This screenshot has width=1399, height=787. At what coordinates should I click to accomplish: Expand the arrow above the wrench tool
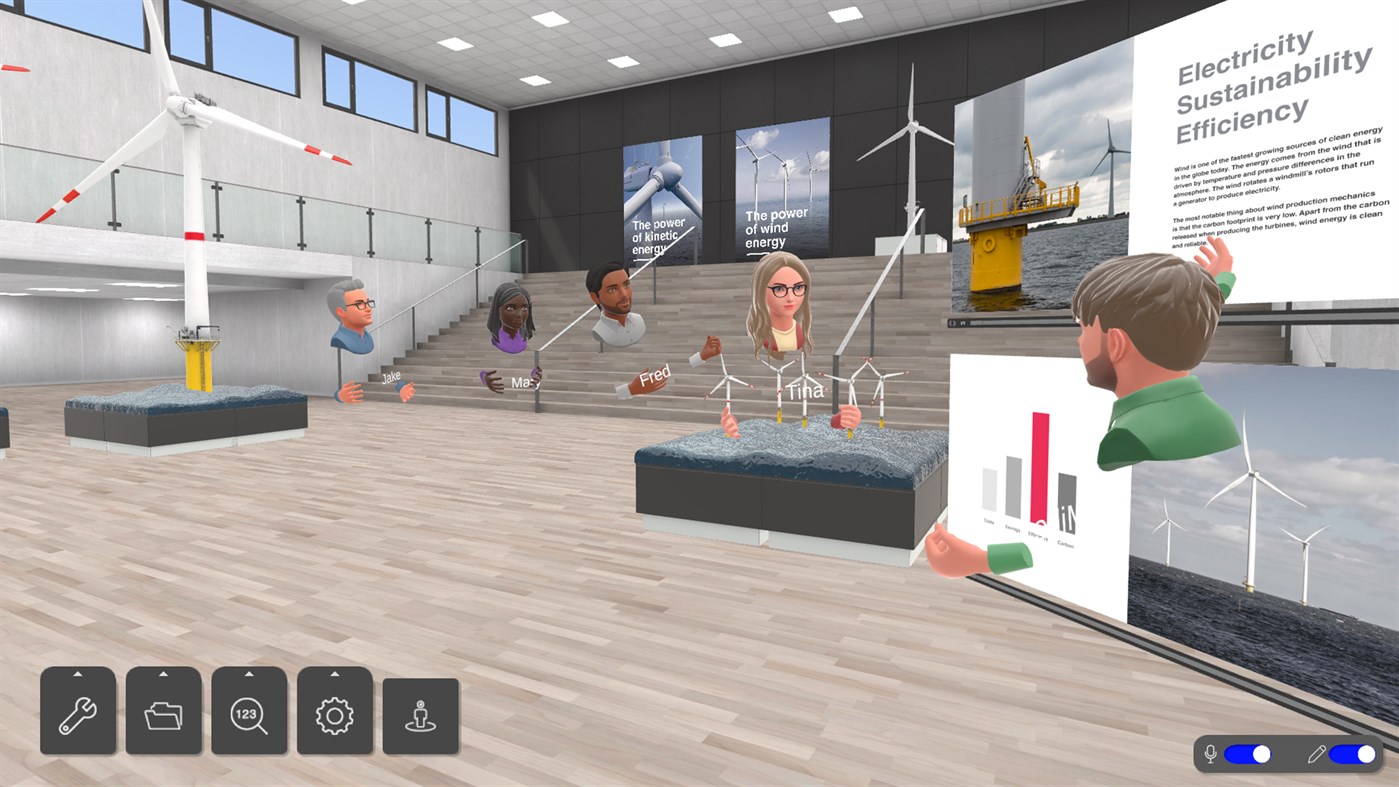(78, 674)
